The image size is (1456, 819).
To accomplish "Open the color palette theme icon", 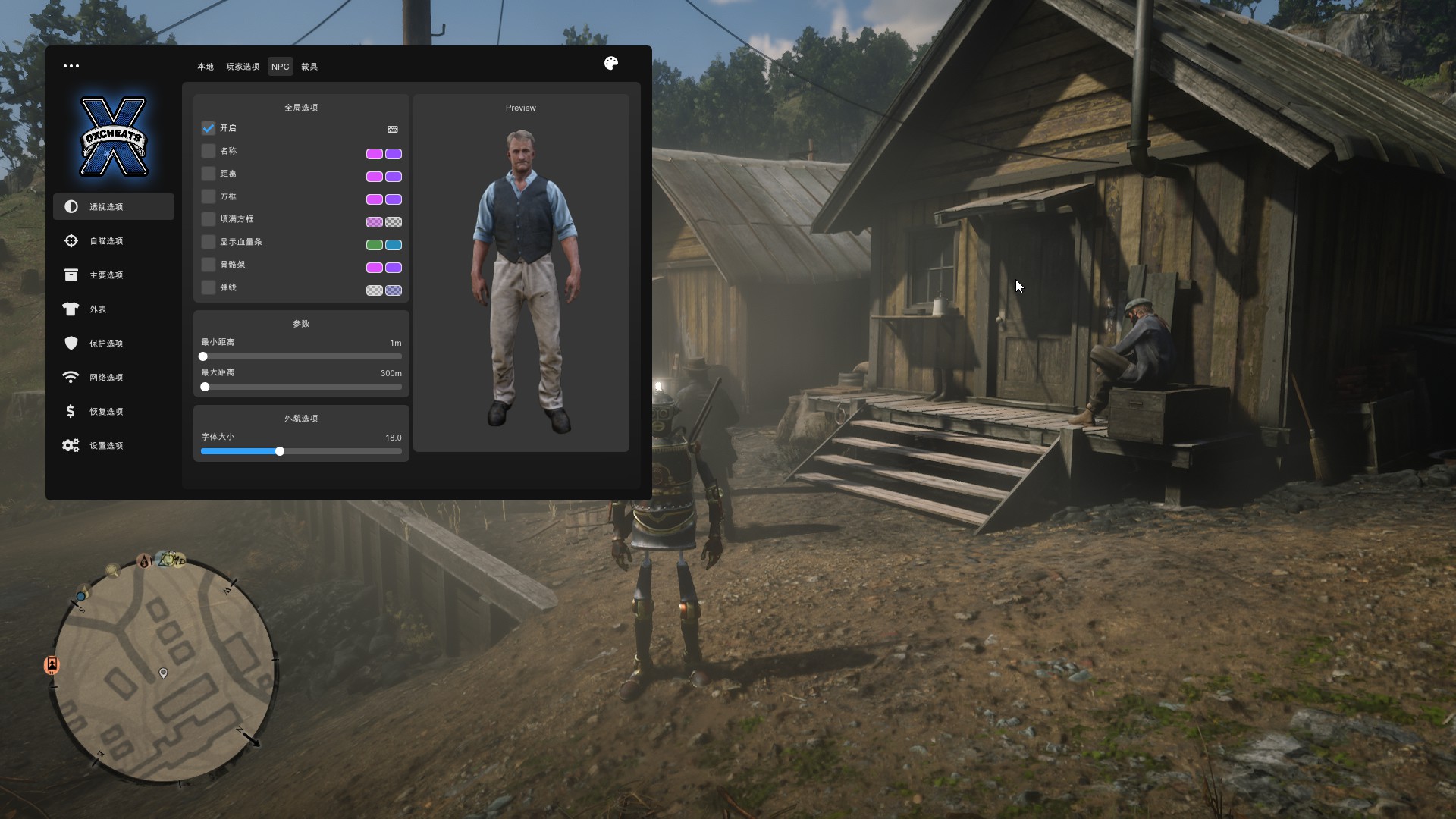I will click(x=611, y=64).
